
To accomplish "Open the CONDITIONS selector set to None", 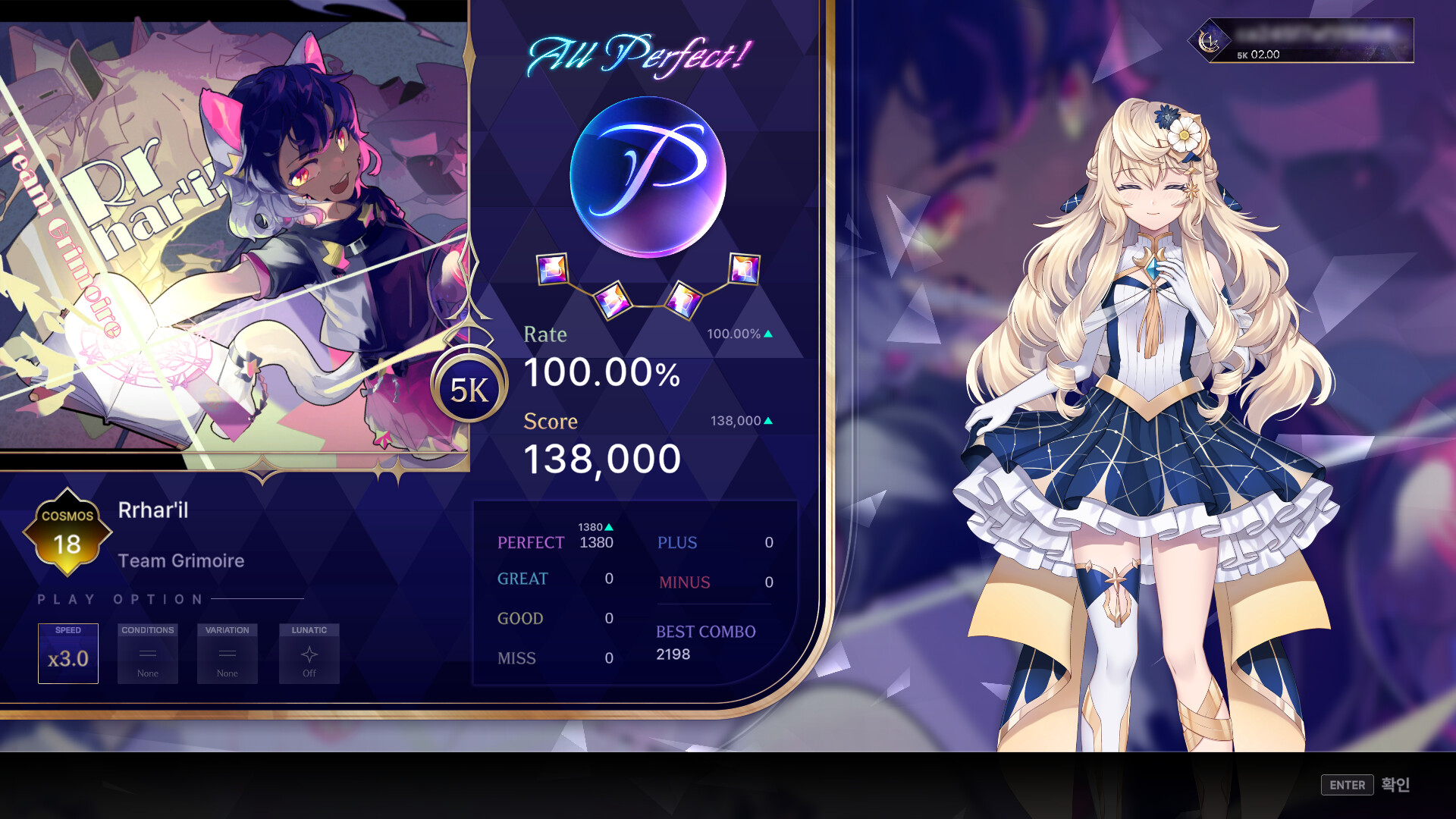I will coord(147,654).
